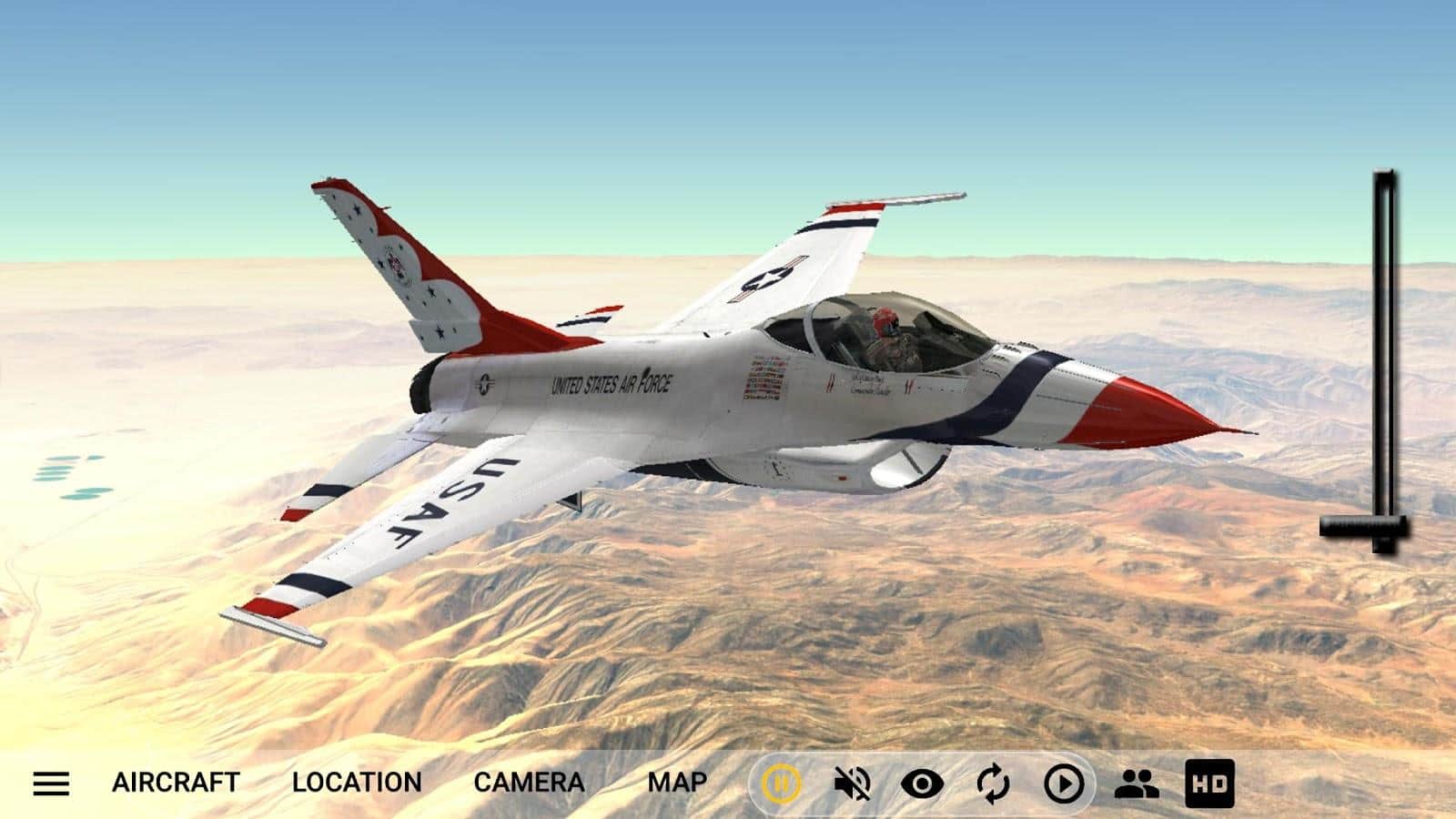Start the circled play replay button

(x=1064, y=784)
